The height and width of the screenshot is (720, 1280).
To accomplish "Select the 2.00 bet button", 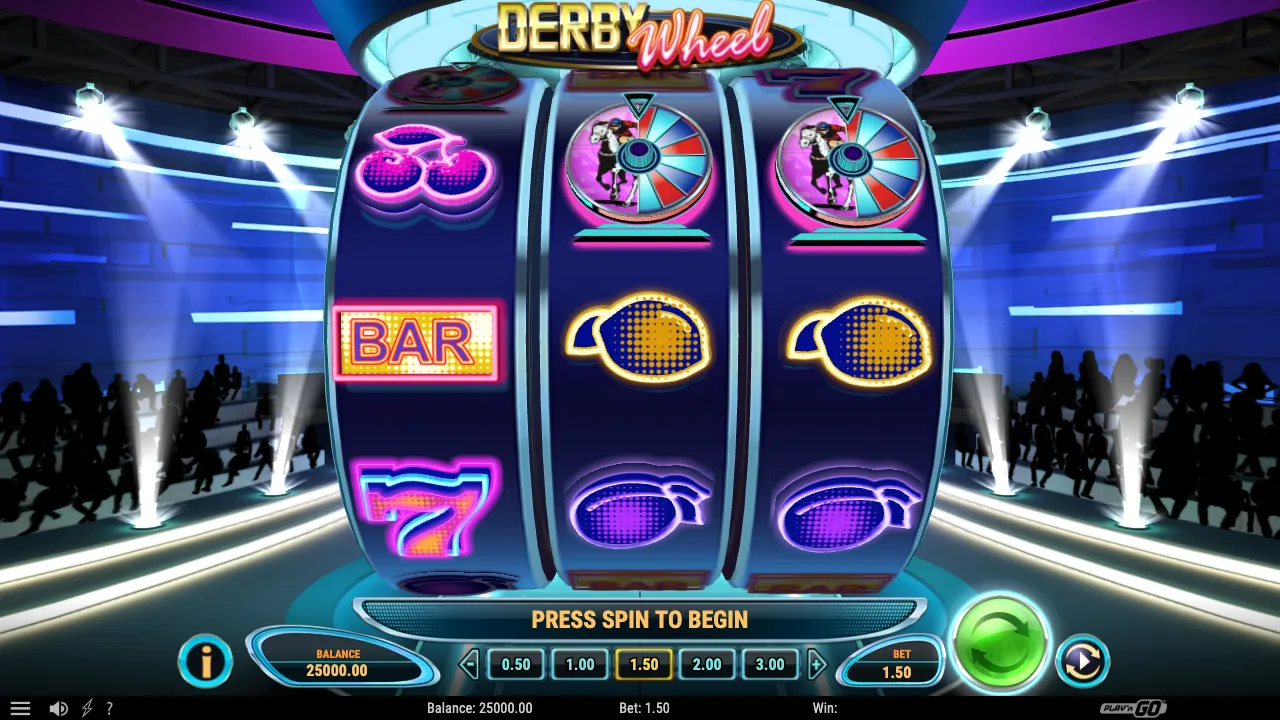I will point(706,664).
